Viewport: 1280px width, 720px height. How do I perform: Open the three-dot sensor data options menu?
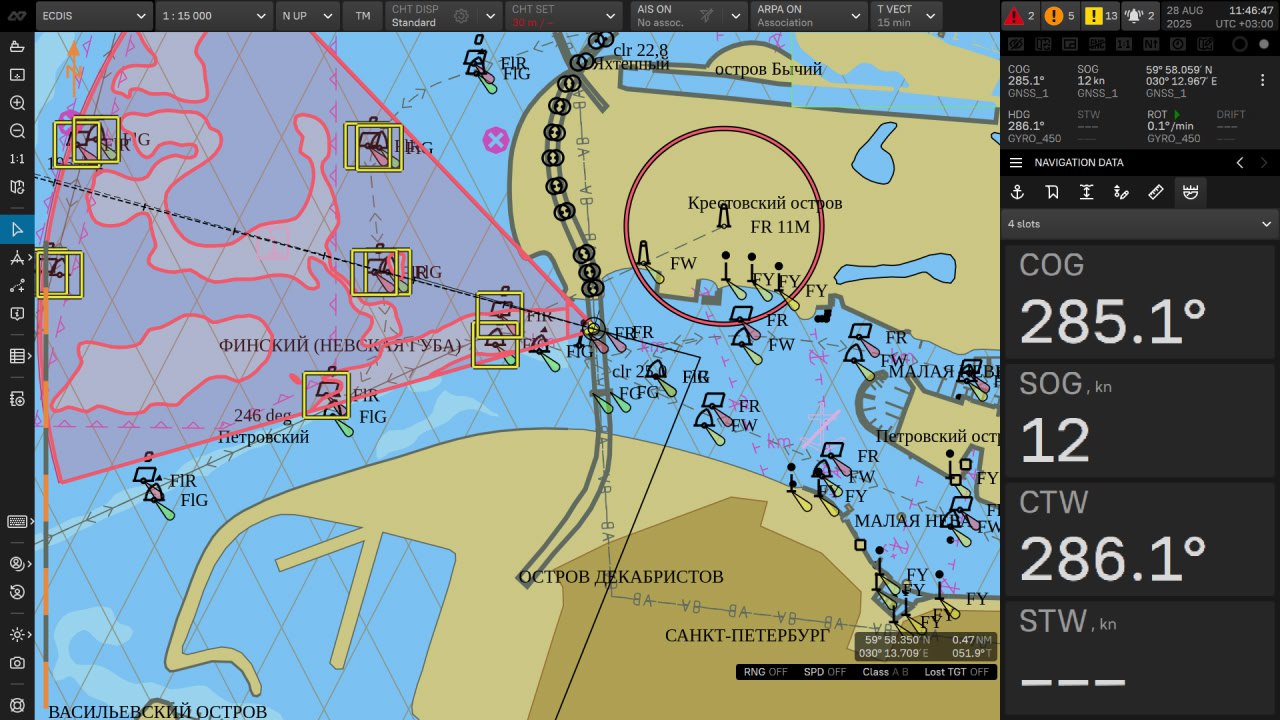pos(1262,80)
